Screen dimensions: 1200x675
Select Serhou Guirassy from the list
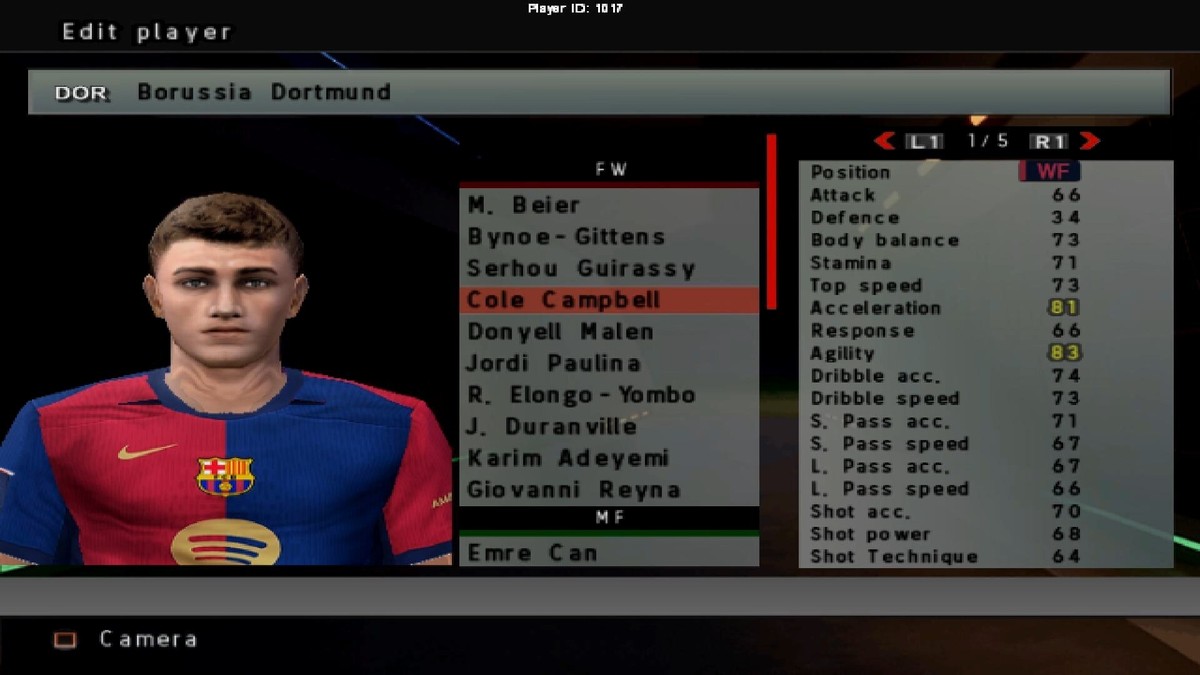point(608,269)
